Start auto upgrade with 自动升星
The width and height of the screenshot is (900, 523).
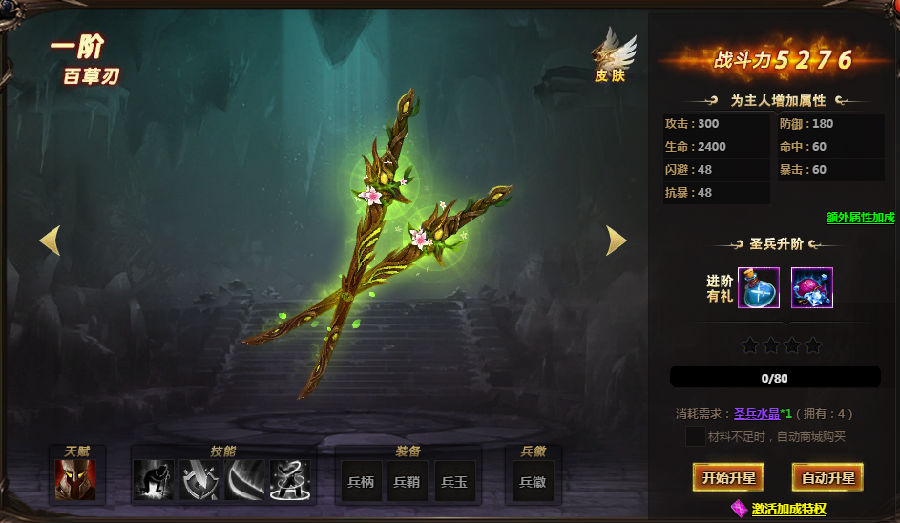(x=827, y=478)
